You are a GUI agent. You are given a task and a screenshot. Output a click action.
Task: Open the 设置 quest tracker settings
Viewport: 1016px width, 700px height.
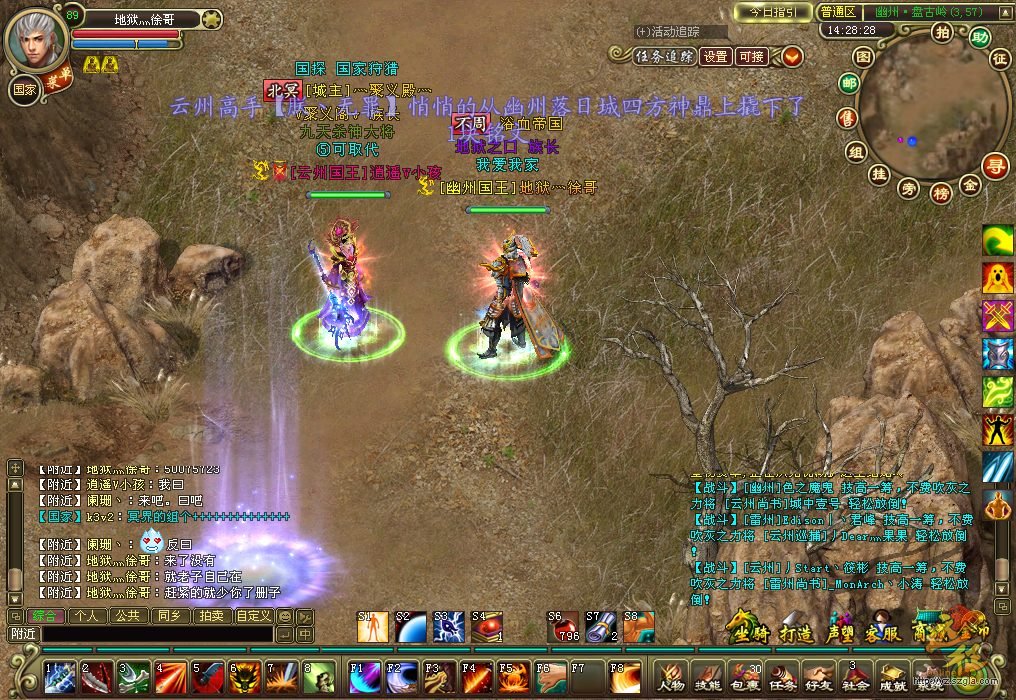(715, 57)
